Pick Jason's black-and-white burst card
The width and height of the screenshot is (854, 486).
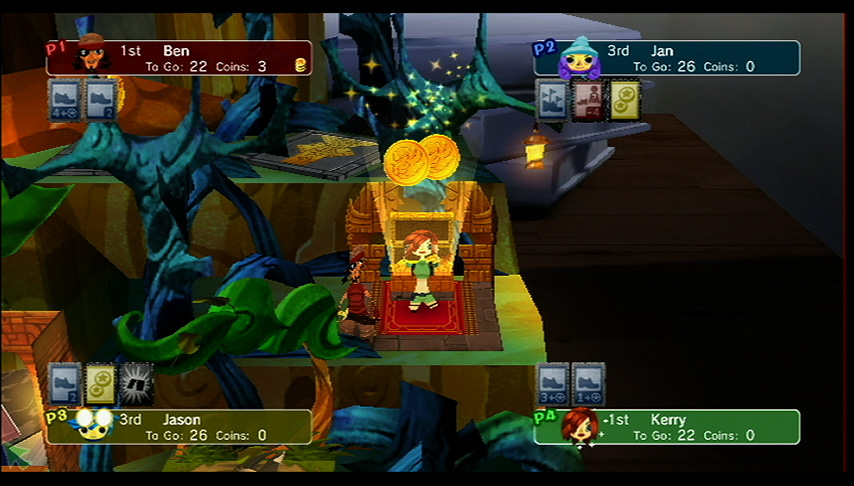coord(137,384)
